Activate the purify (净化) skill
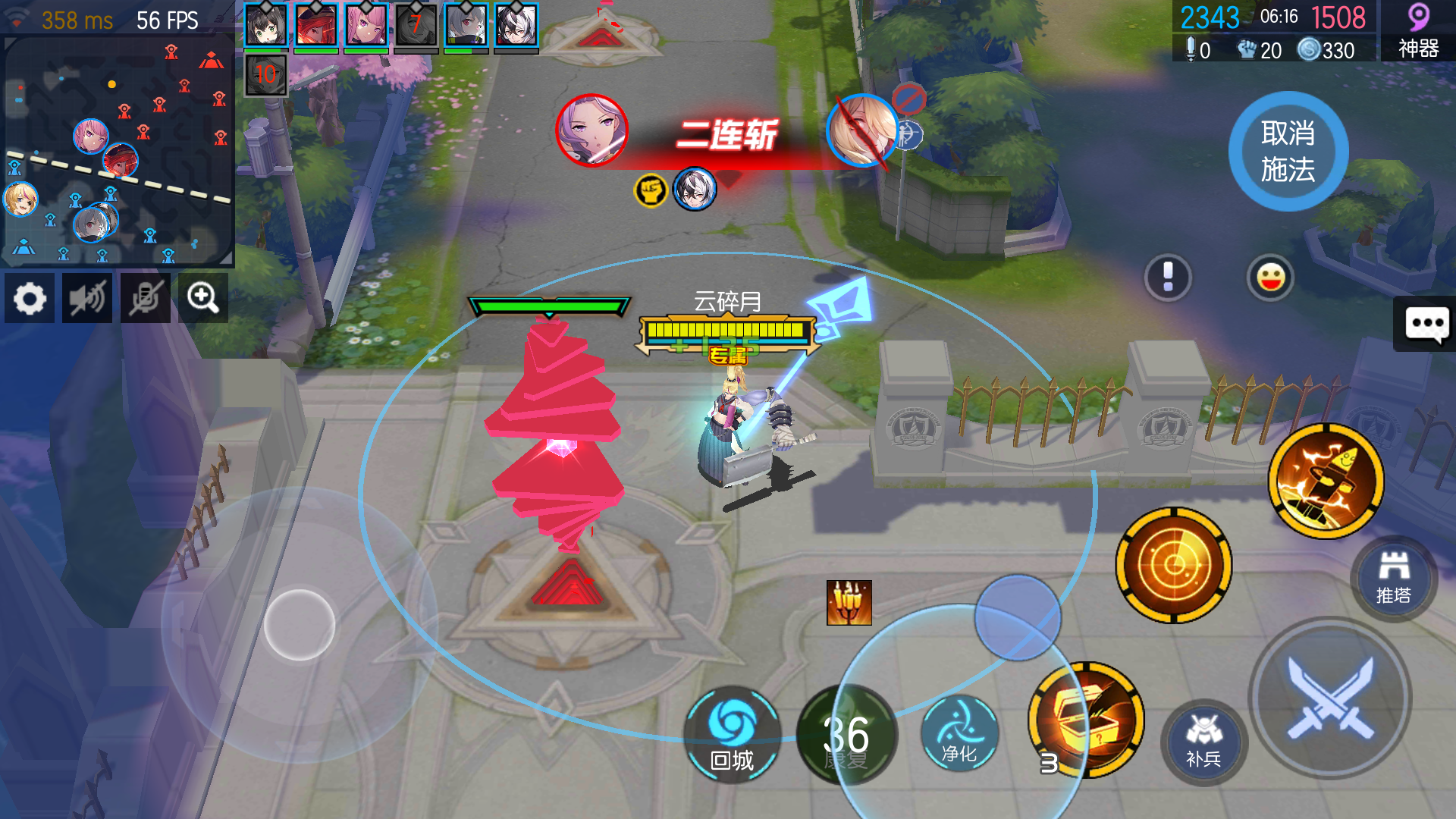Viewport: 1456px width, 819px height. click(960, 732)
